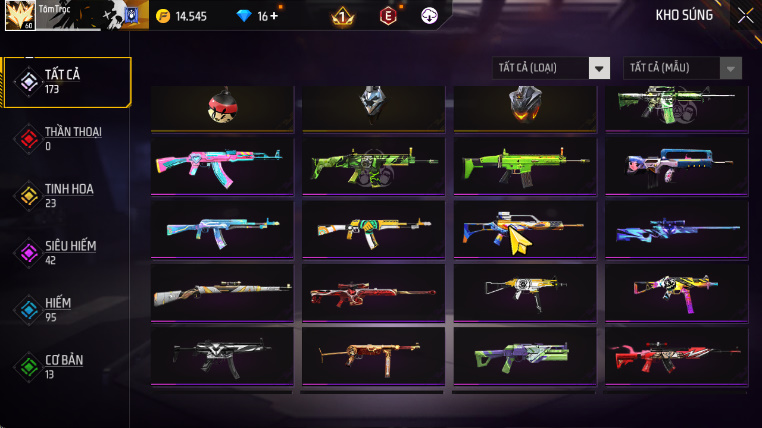This screenshot has height=428, width=762.
Task: Open the red E badge icon
Action: pyautogui.click(x=388, y=15)
